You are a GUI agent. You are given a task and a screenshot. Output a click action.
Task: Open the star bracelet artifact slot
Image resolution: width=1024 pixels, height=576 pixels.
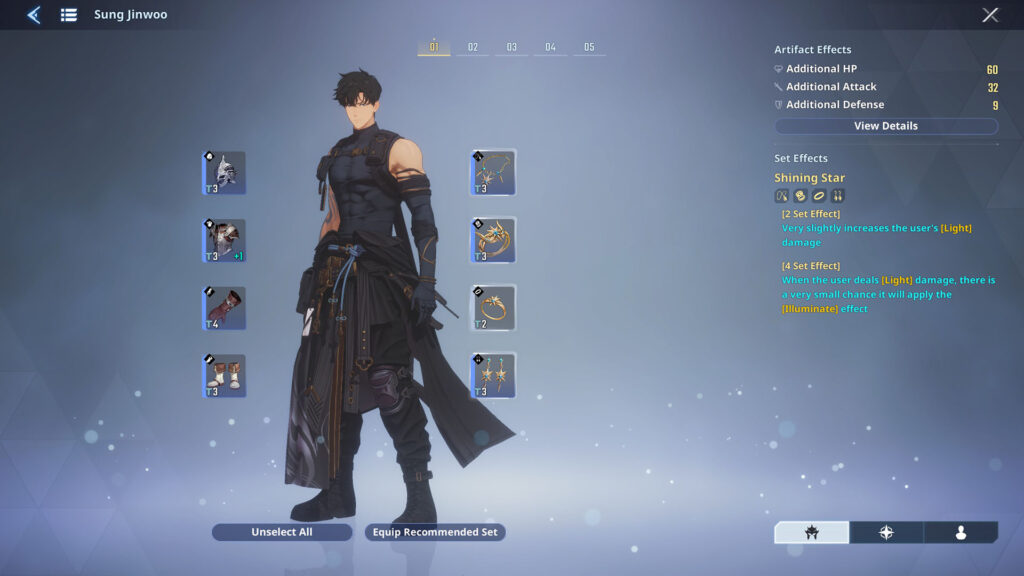(x=494, y=241)
